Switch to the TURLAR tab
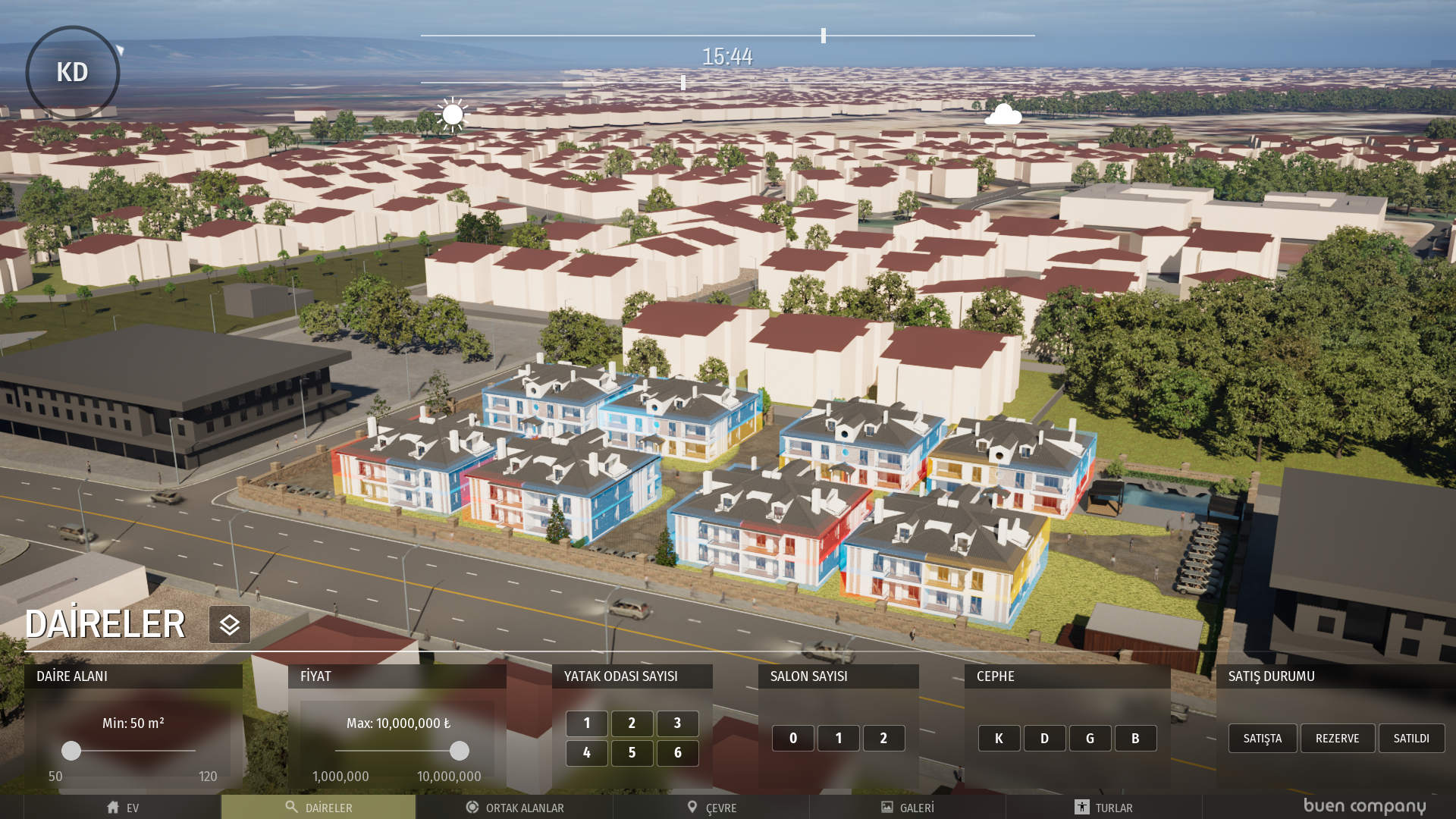The height and width of the screenshot is (819, 1456). coord(1103,808)
